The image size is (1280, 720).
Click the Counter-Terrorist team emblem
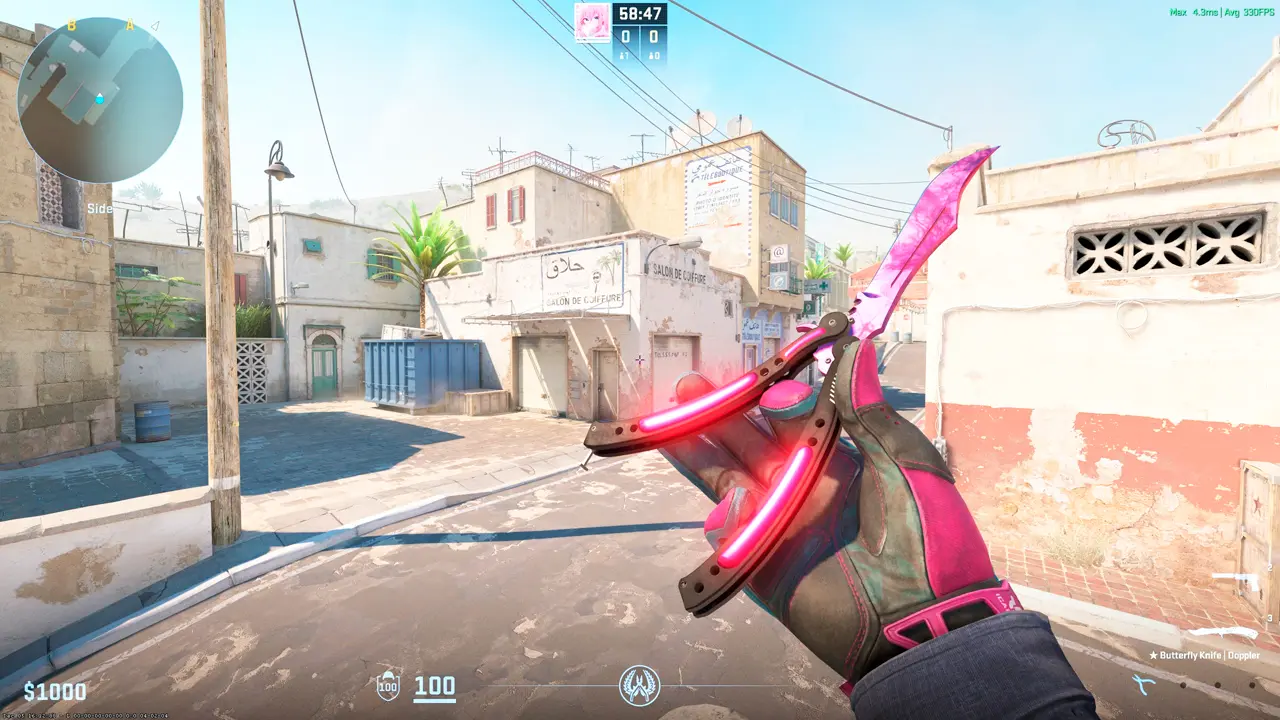pyautogui.click(x=639, y=685)
